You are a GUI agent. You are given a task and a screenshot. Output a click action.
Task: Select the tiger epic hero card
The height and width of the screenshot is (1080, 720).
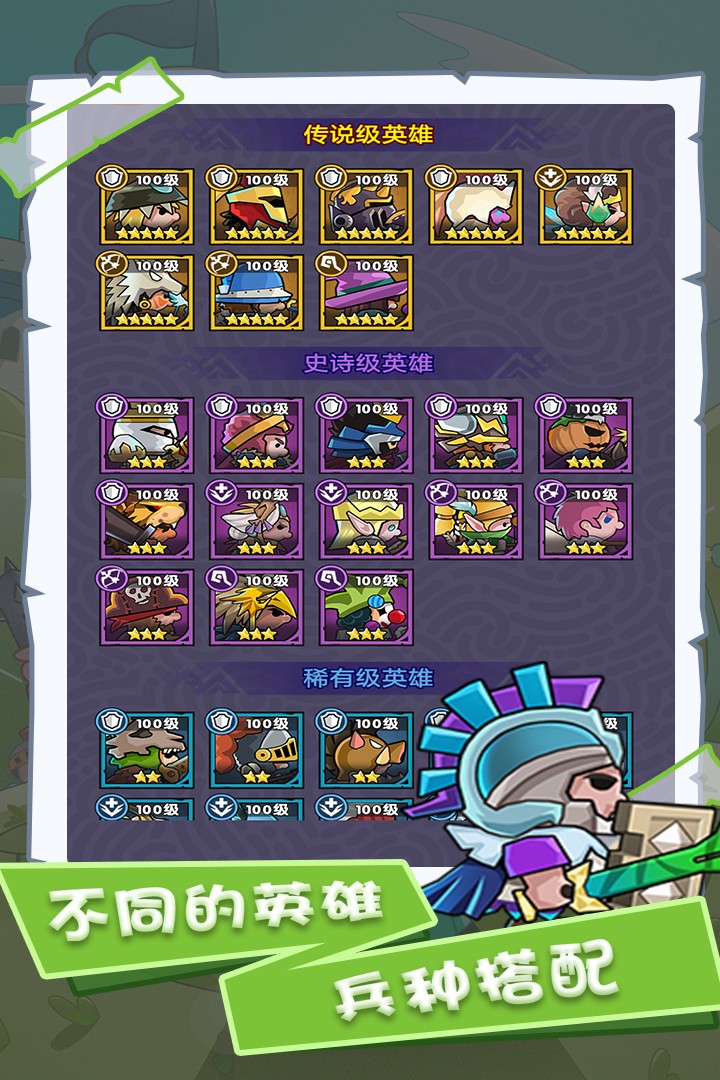[146, 521]
